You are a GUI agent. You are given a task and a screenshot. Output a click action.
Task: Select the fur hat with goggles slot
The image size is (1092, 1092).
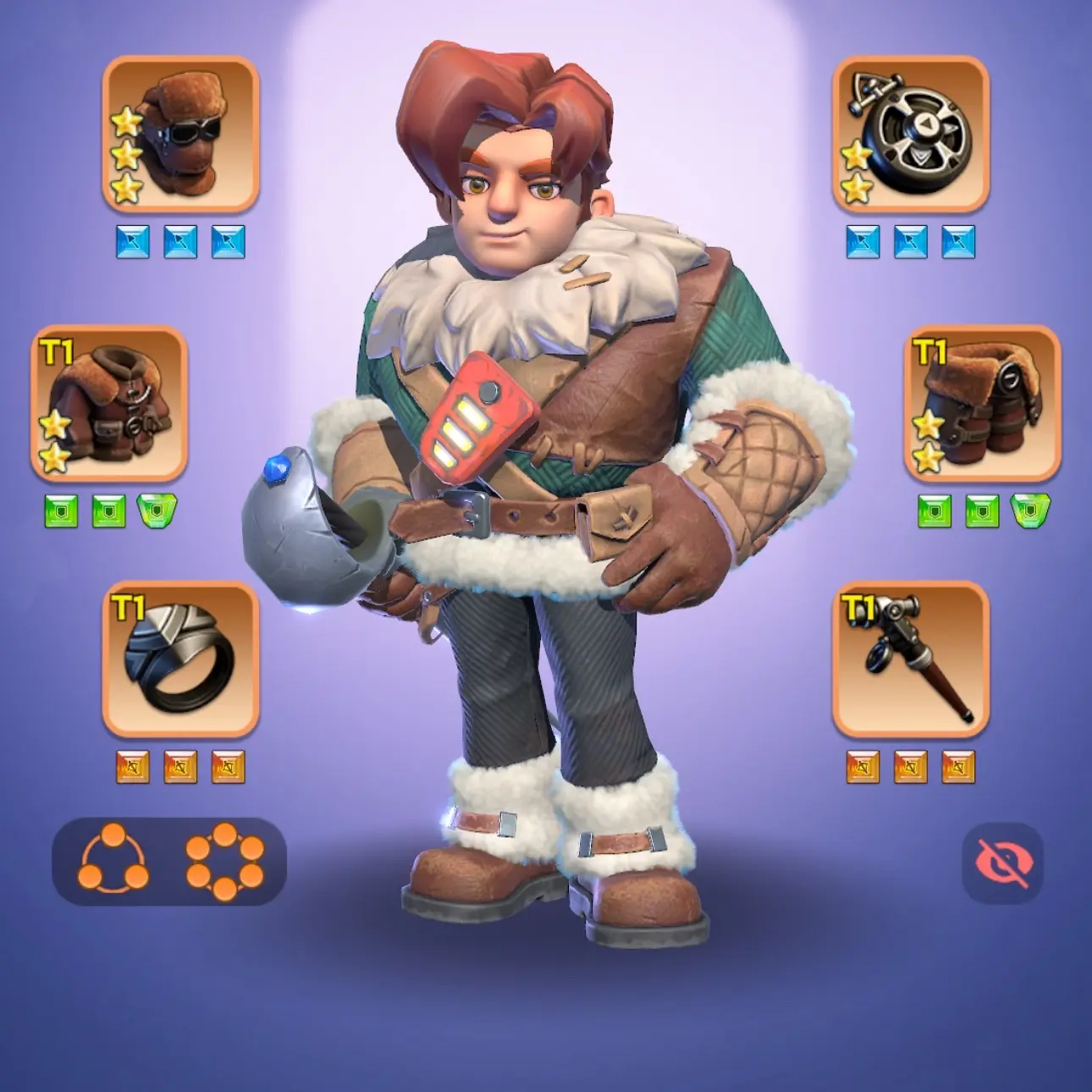(180, 134)
